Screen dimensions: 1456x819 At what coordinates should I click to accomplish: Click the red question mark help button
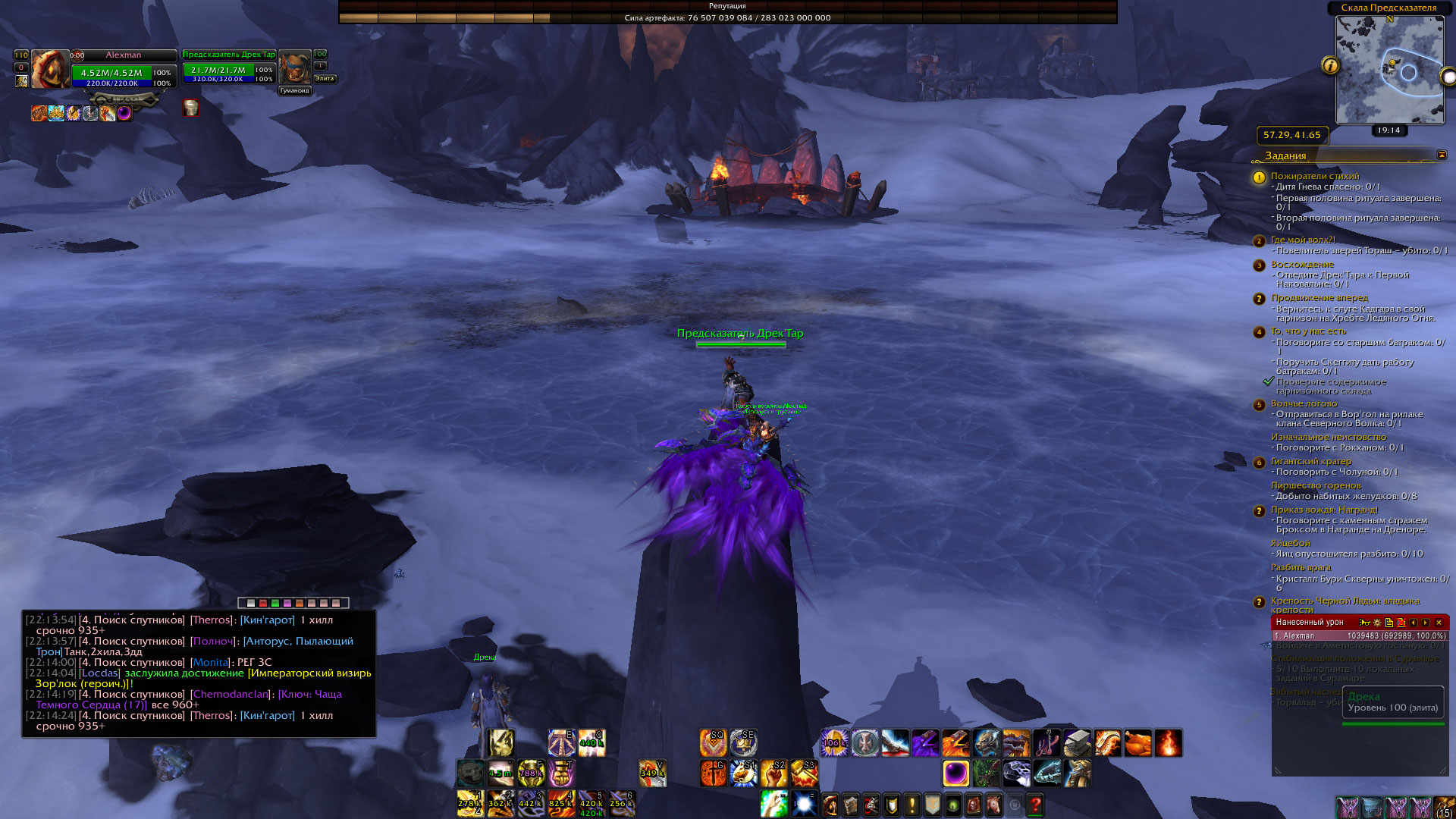click(x=1035, y=804)
